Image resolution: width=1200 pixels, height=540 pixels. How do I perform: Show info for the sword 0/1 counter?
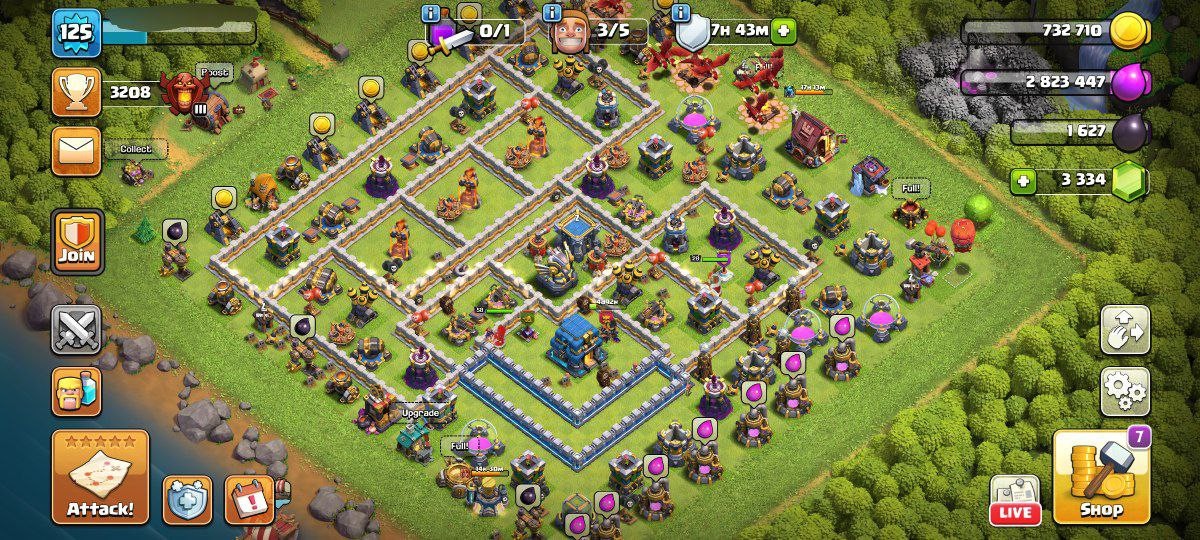click(431, 13)
